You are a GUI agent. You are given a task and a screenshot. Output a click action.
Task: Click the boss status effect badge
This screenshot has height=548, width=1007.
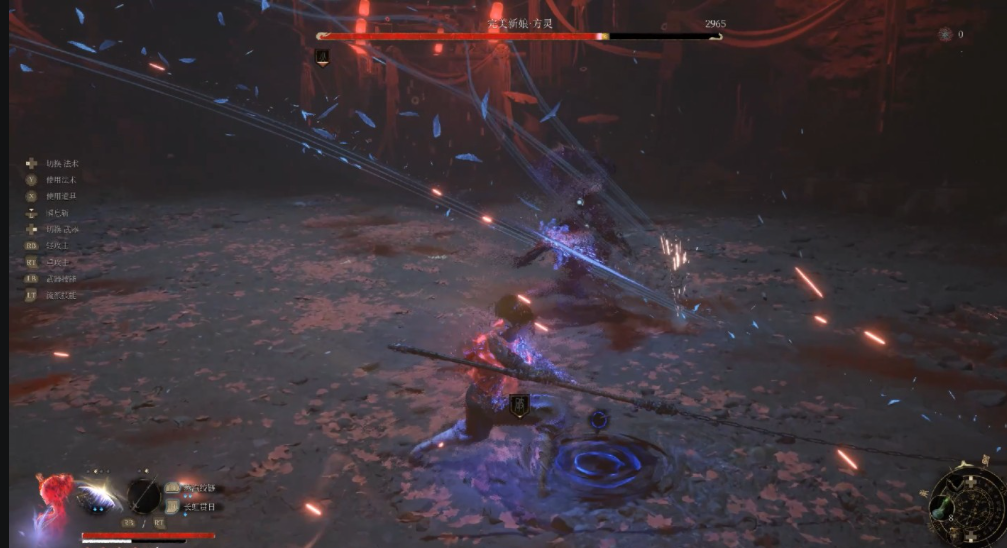pyautogui.click(x=323, y=58)
